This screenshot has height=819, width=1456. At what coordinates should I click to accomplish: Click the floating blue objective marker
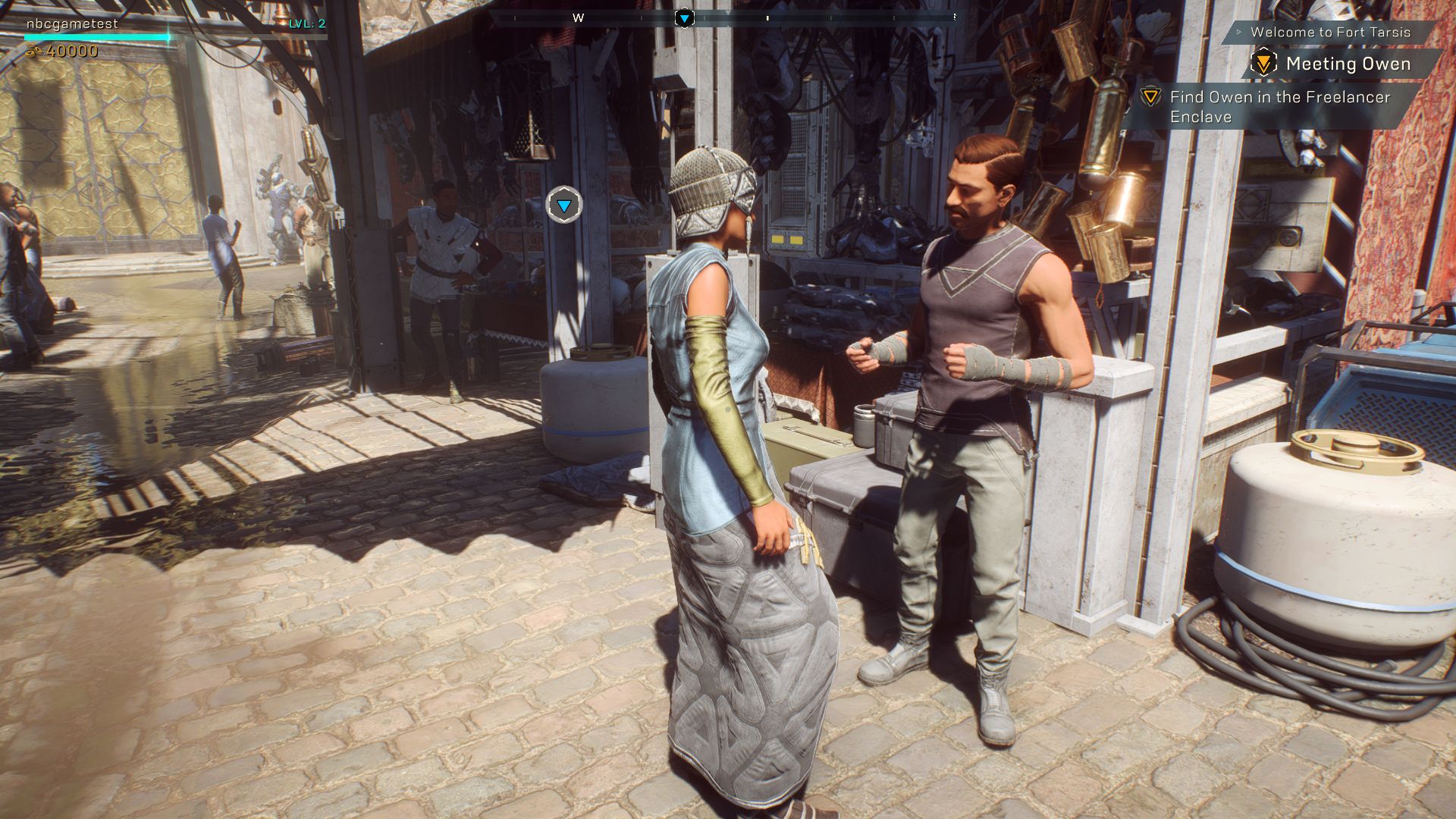click(564, 206)
